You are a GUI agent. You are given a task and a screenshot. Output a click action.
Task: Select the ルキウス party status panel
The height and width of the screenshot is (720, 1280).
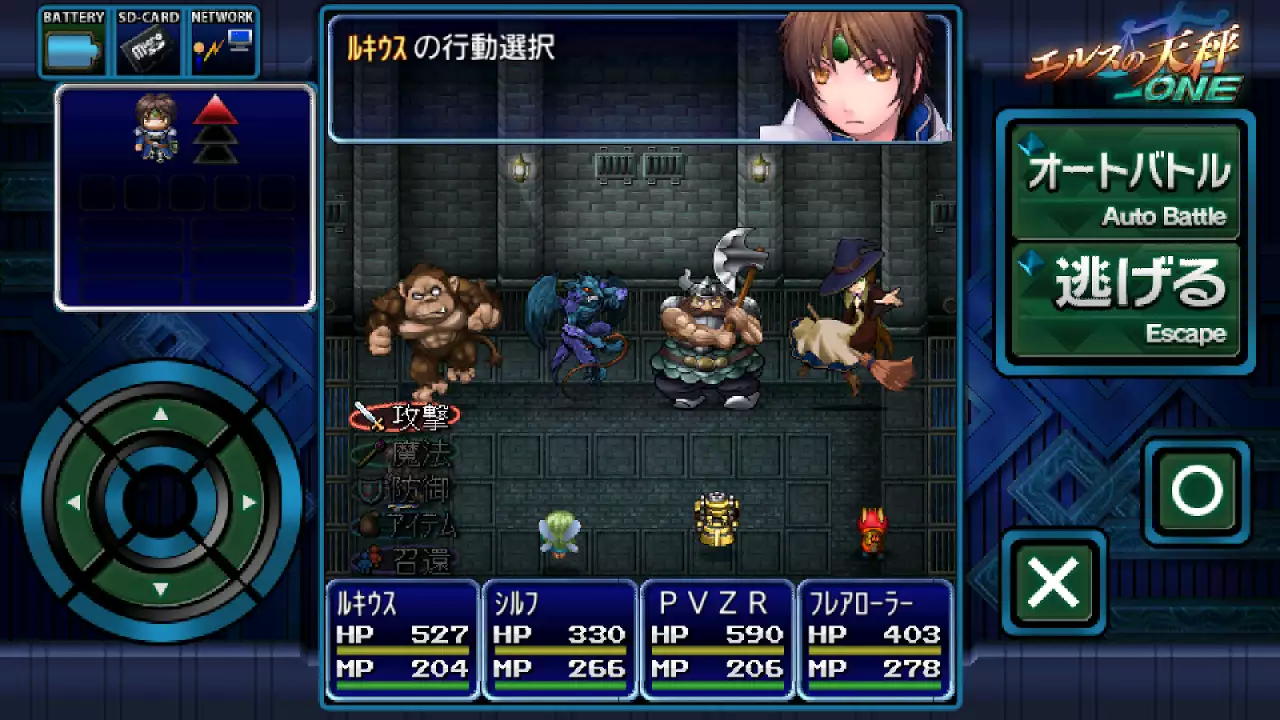pyautogui.click(x=402, y=639)
